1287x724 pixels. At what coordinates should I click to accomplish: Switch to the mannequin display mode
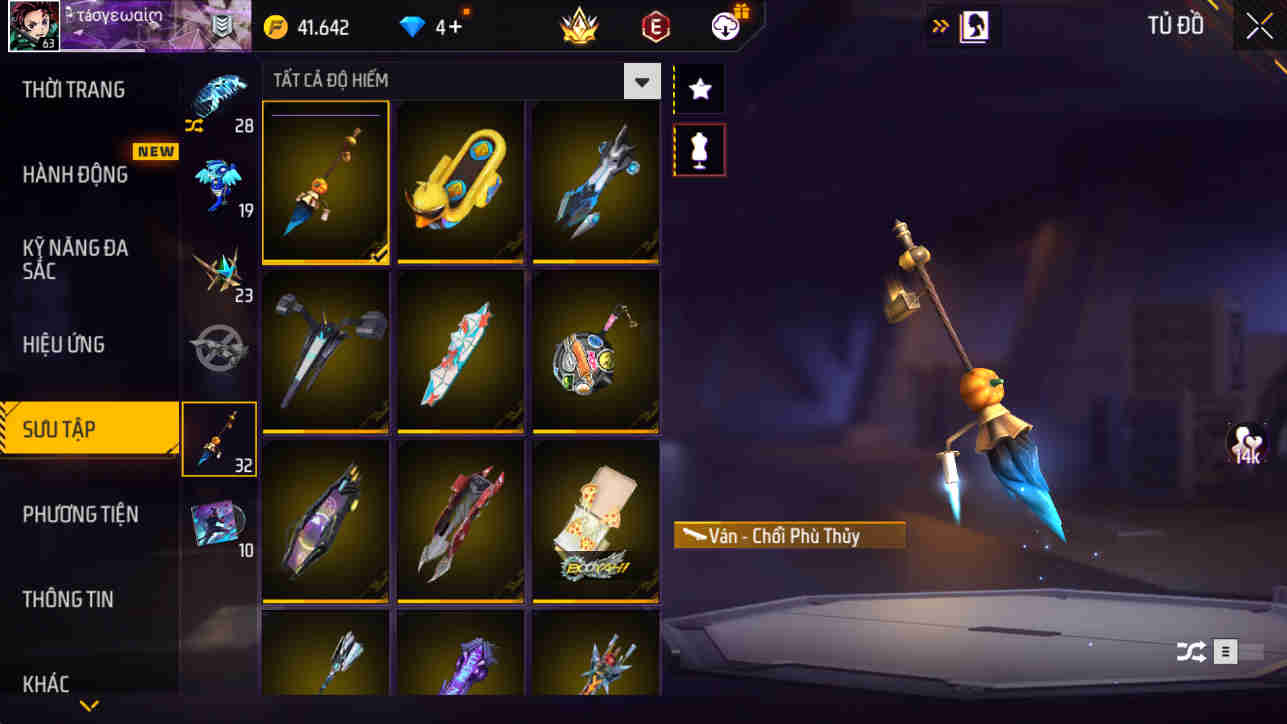click(699, 148)
